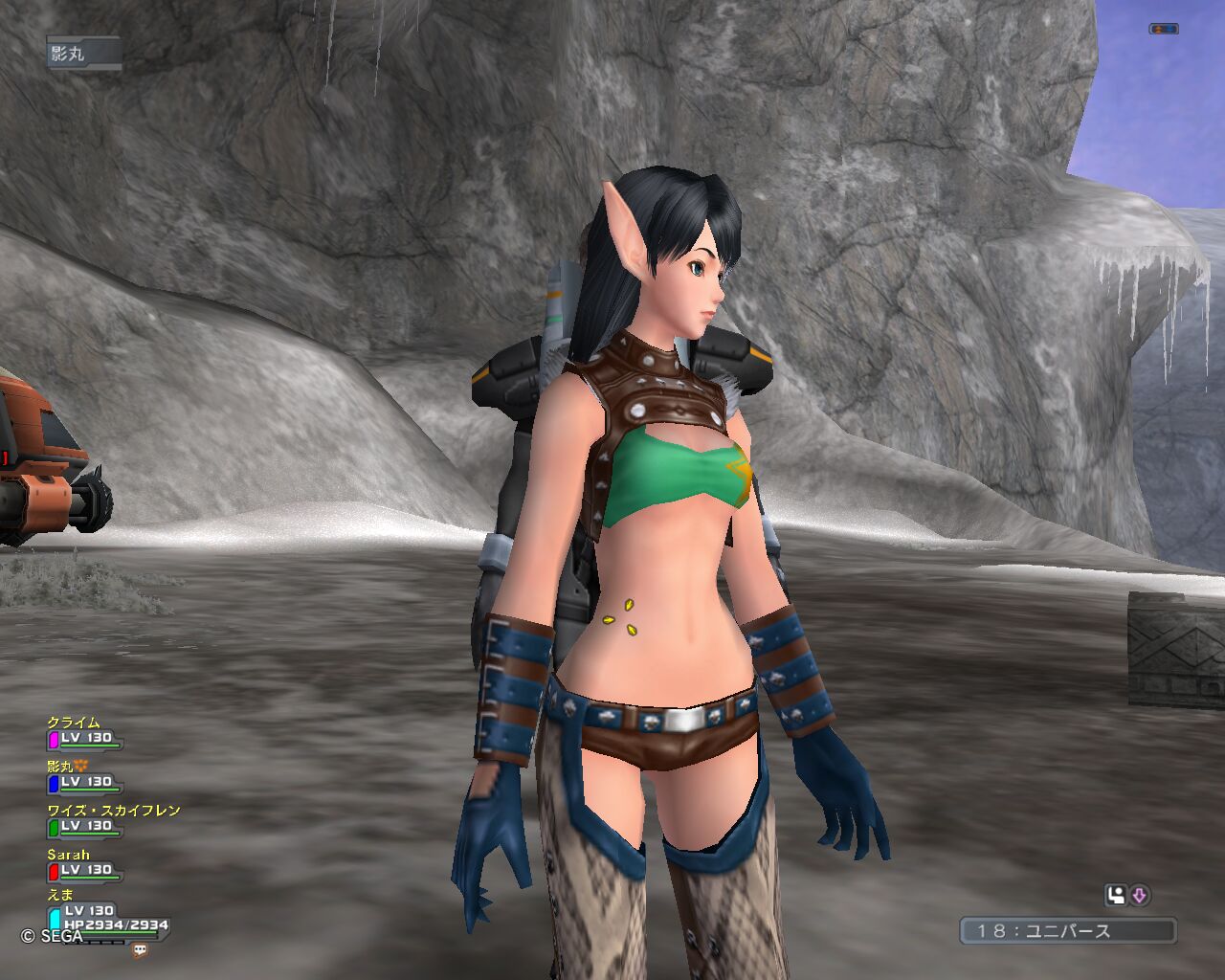
Task: Click the 18:ユニバース universe indicator
Action: pos(1068,930)
